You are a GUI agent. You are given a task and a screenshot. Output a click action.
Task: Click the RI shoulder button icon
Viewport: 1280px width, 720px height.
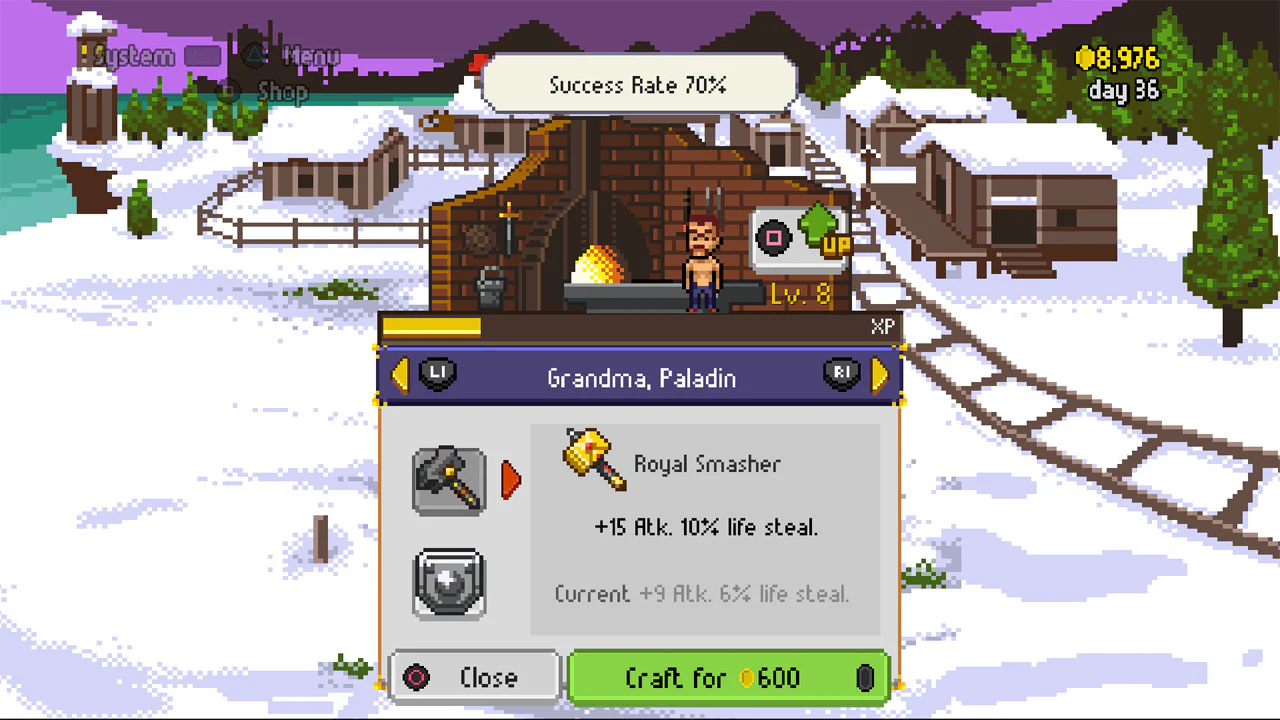841,372
